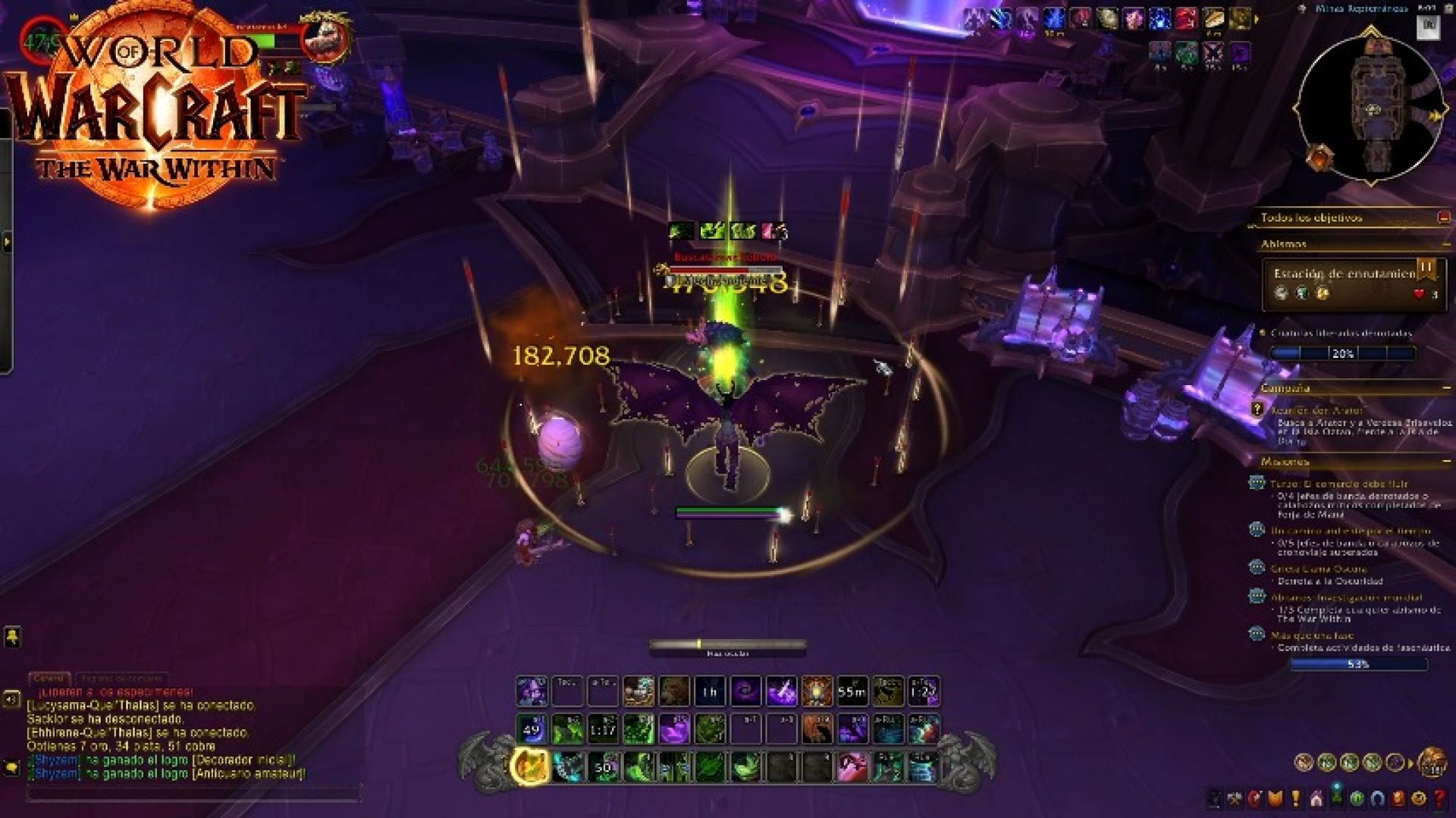Click the Criaturas liberadas derrotadas 20% progress bar

(1342, 353)
